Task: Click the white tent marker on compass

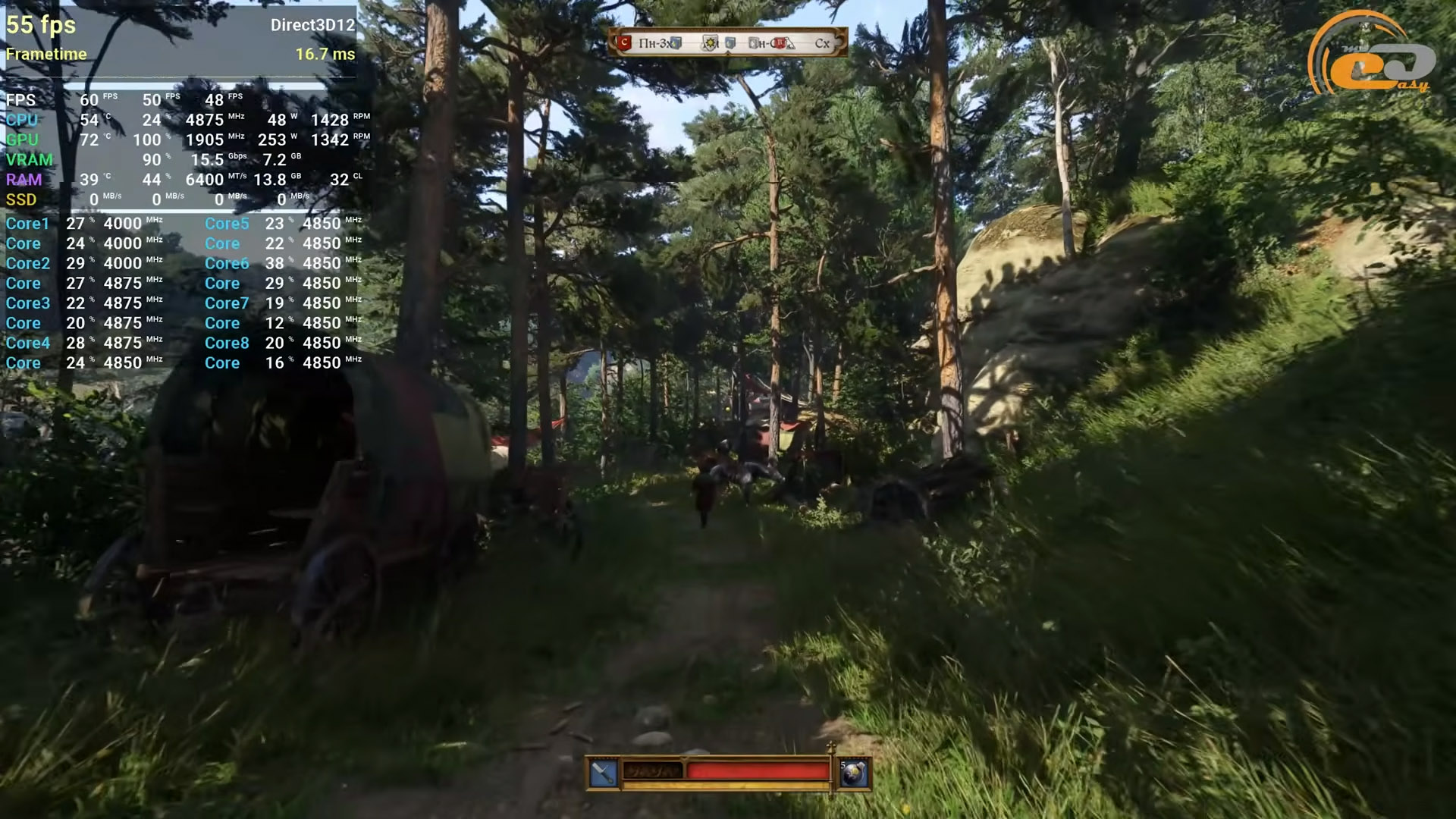Action: click(x=790, y=44)
